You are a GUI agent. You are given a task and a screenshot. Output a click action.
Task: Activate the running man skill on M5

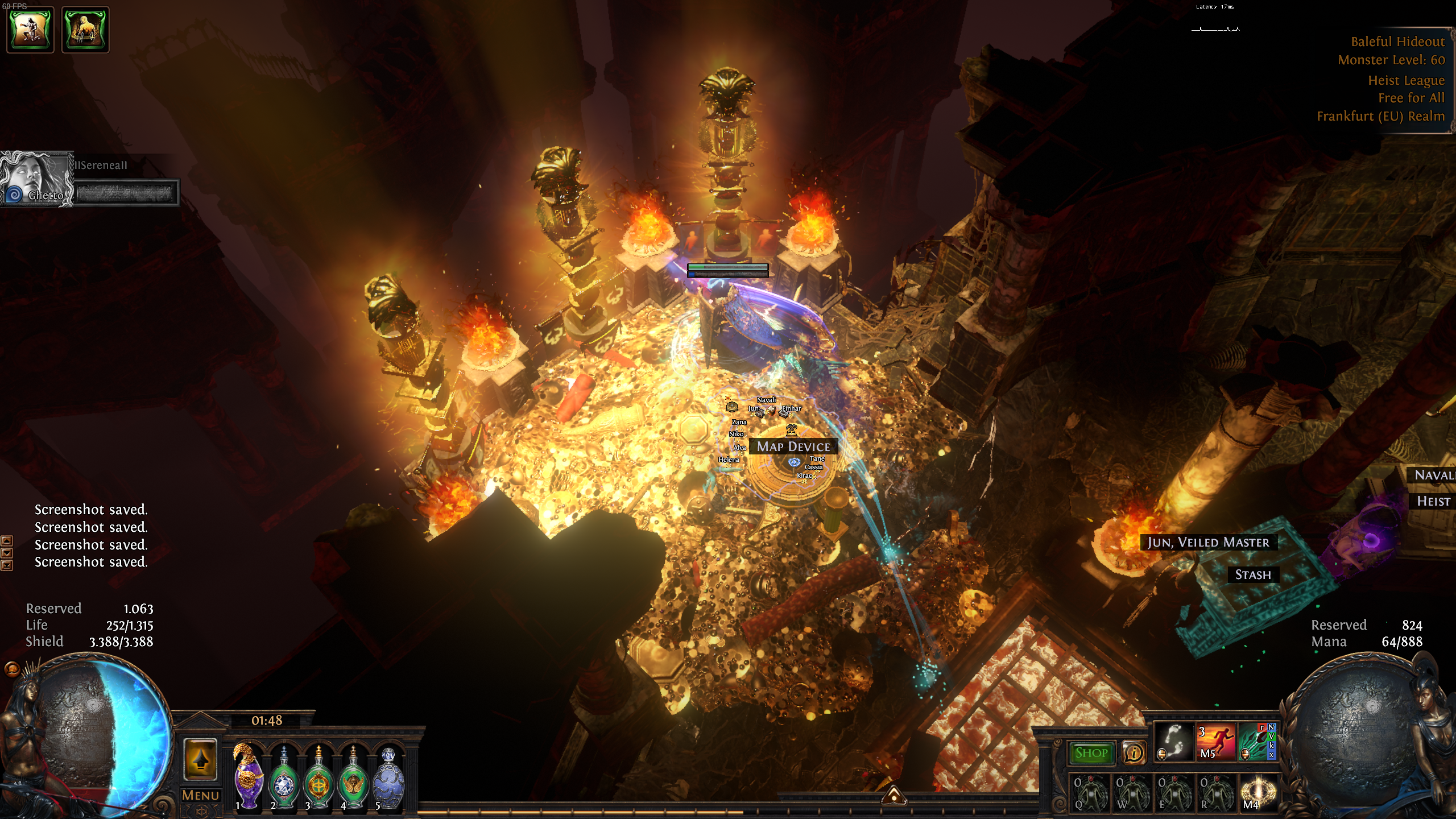click(x=1216, y=742)
